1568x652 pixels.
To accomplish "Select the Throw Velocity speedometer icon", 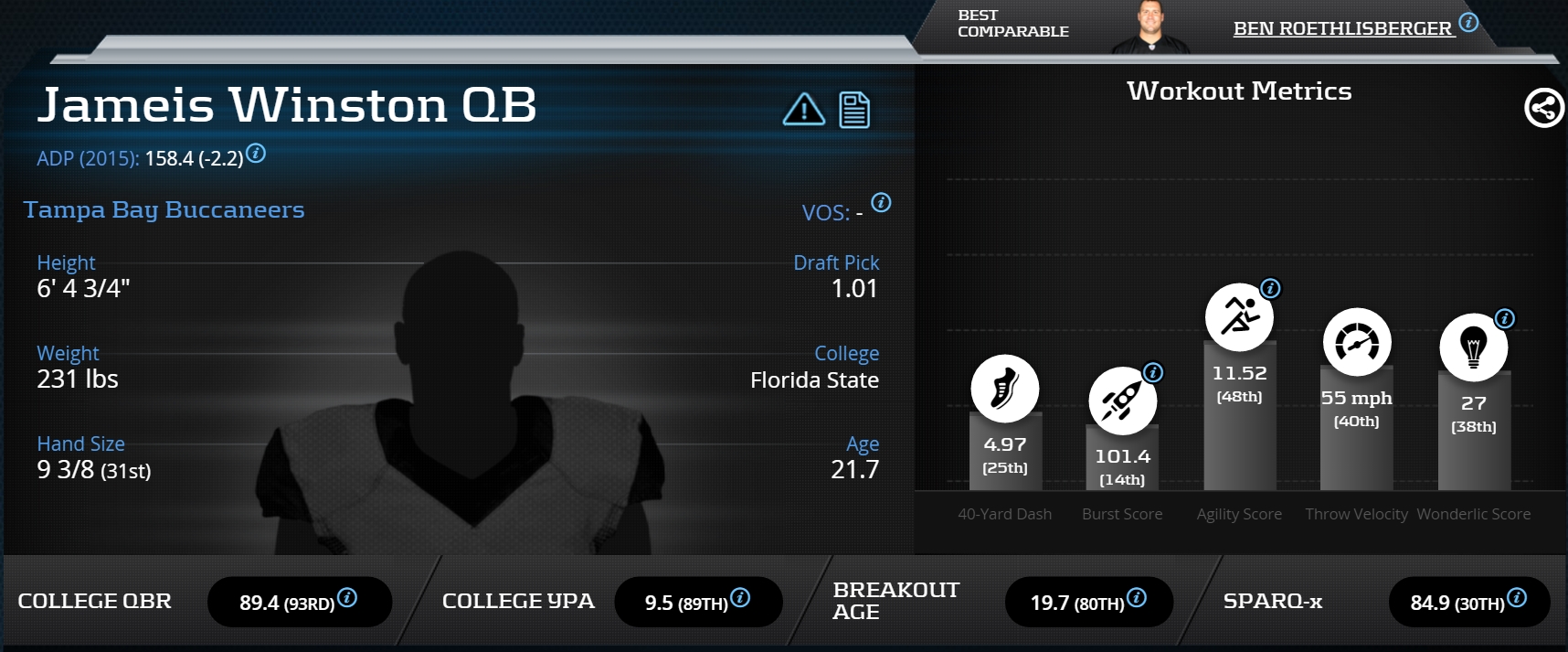I will click(x=1357, y=343).
